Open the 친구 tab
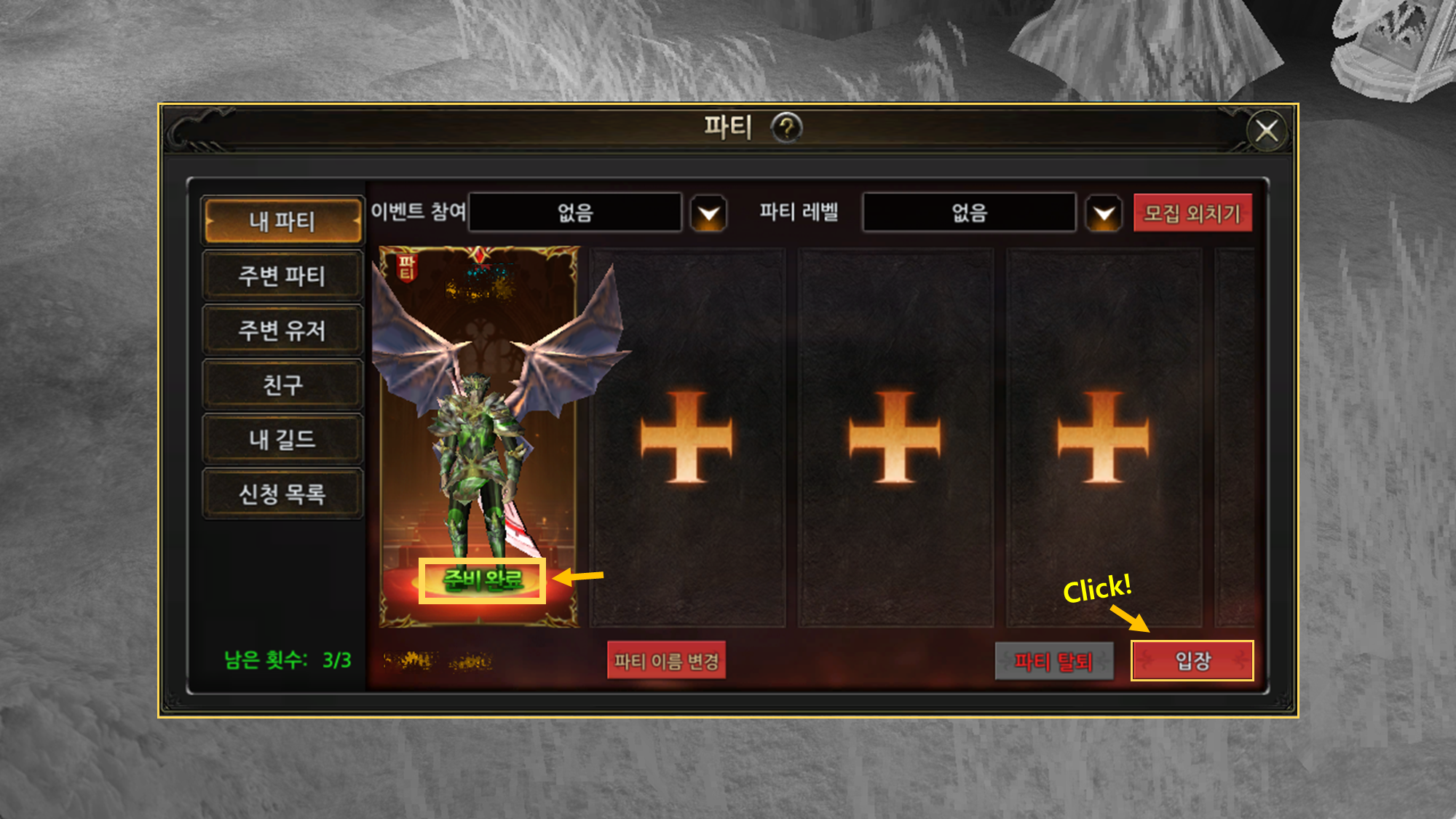The image size is (1456, 819). click(x=282, y=384)
